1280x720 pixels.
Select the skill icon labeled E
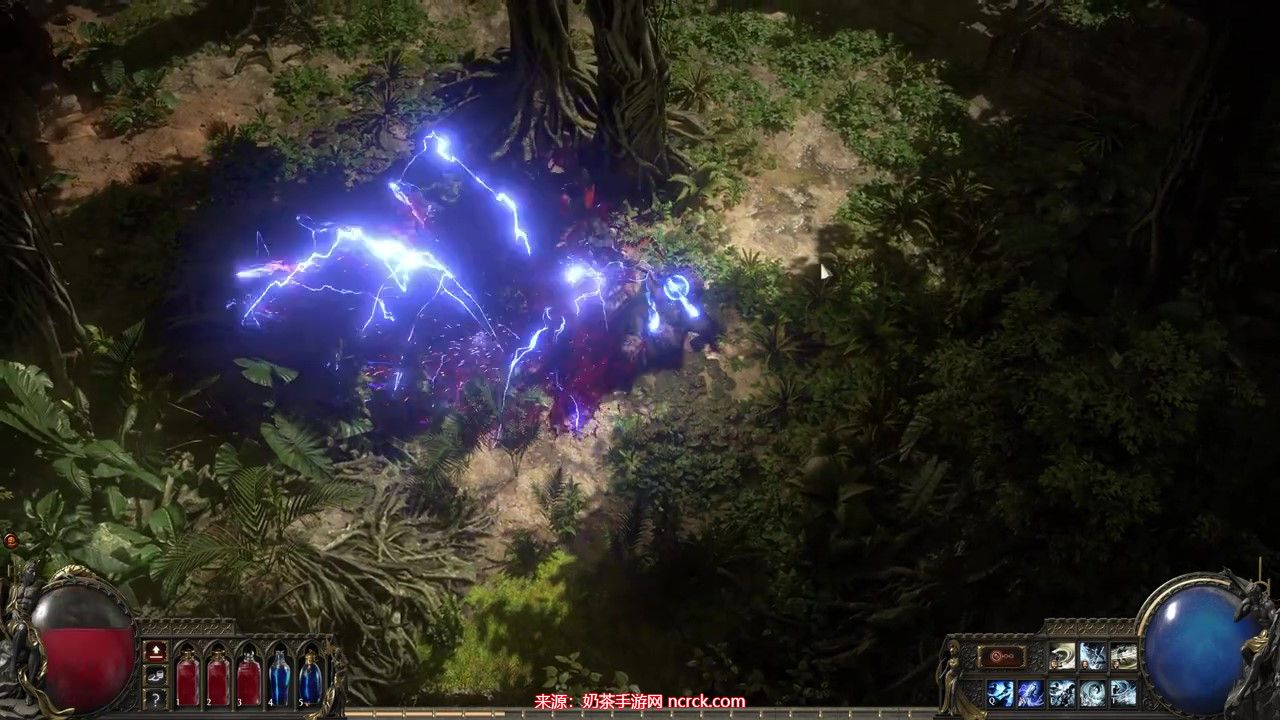click(x=1062, y=692)
